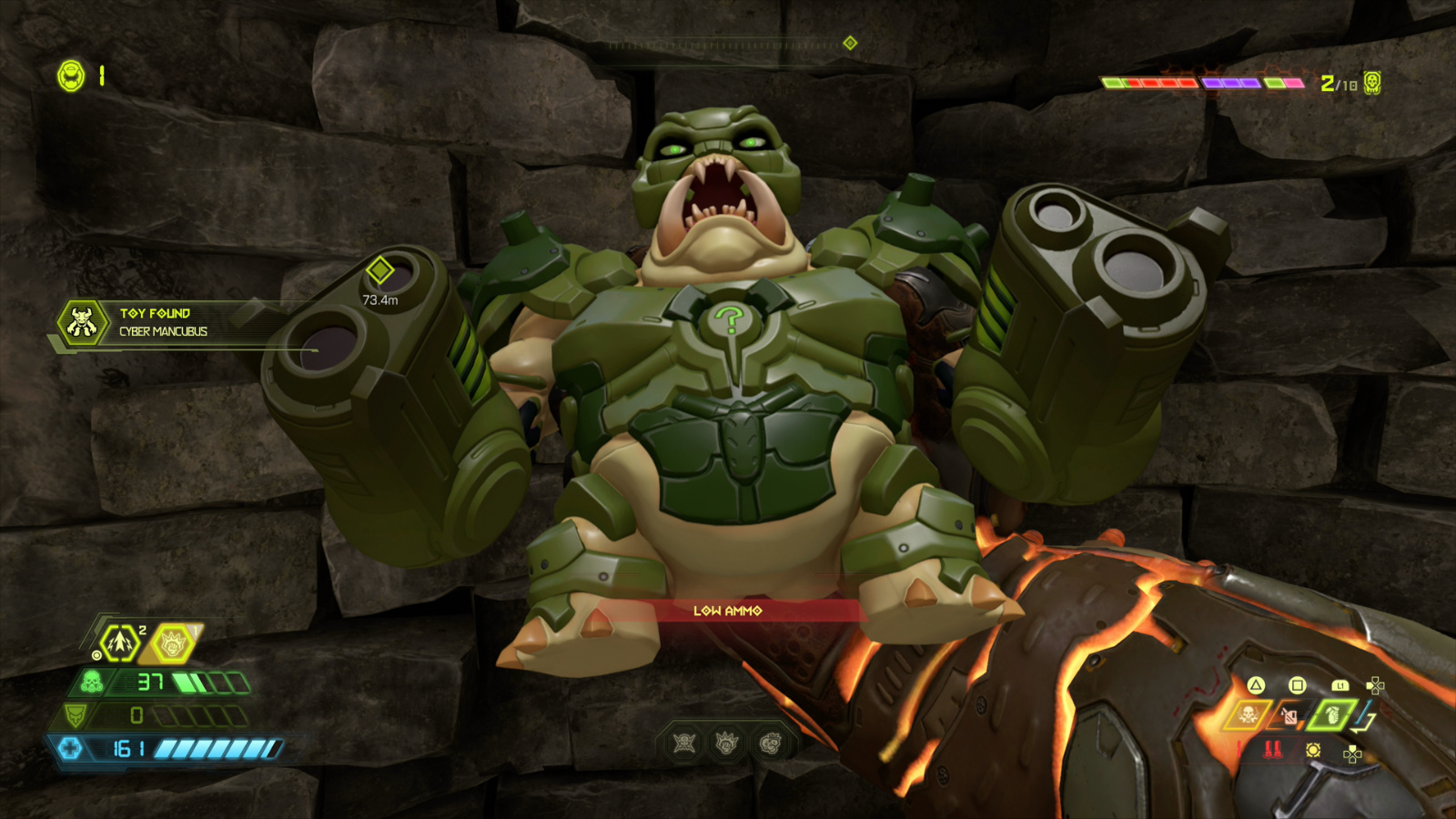Select the d-pad weapon prompt icon
The image size is (1456, 819).
tap(1376, 685)
